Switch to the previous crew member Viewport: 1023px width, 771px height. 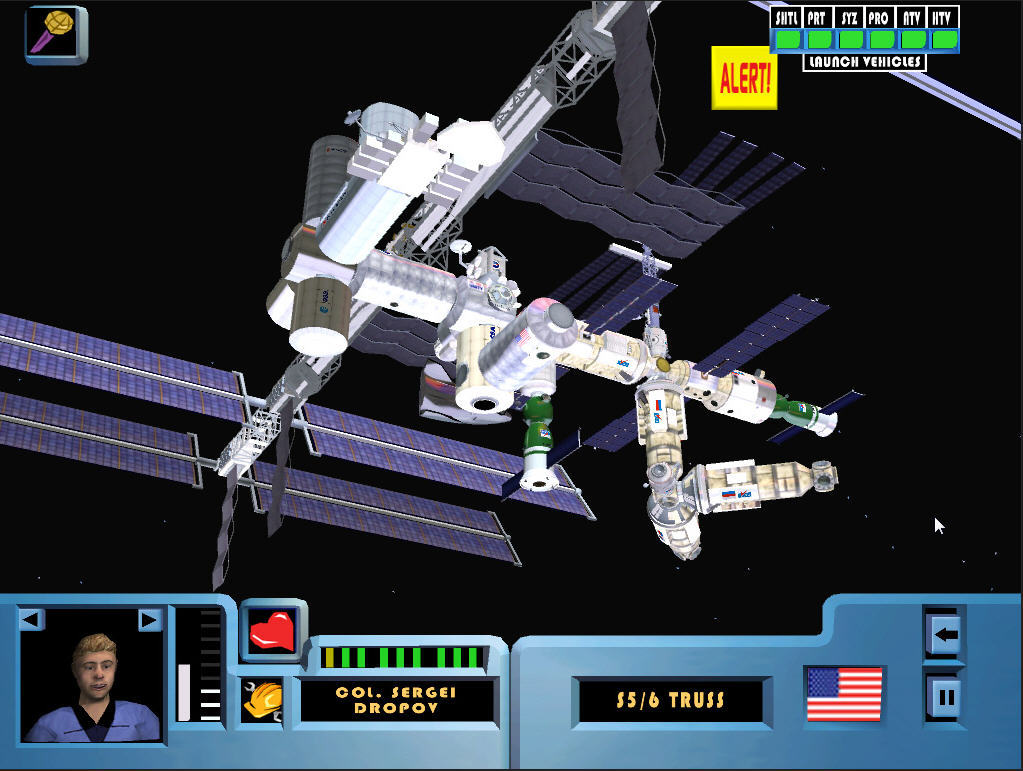tap(31, 620)
